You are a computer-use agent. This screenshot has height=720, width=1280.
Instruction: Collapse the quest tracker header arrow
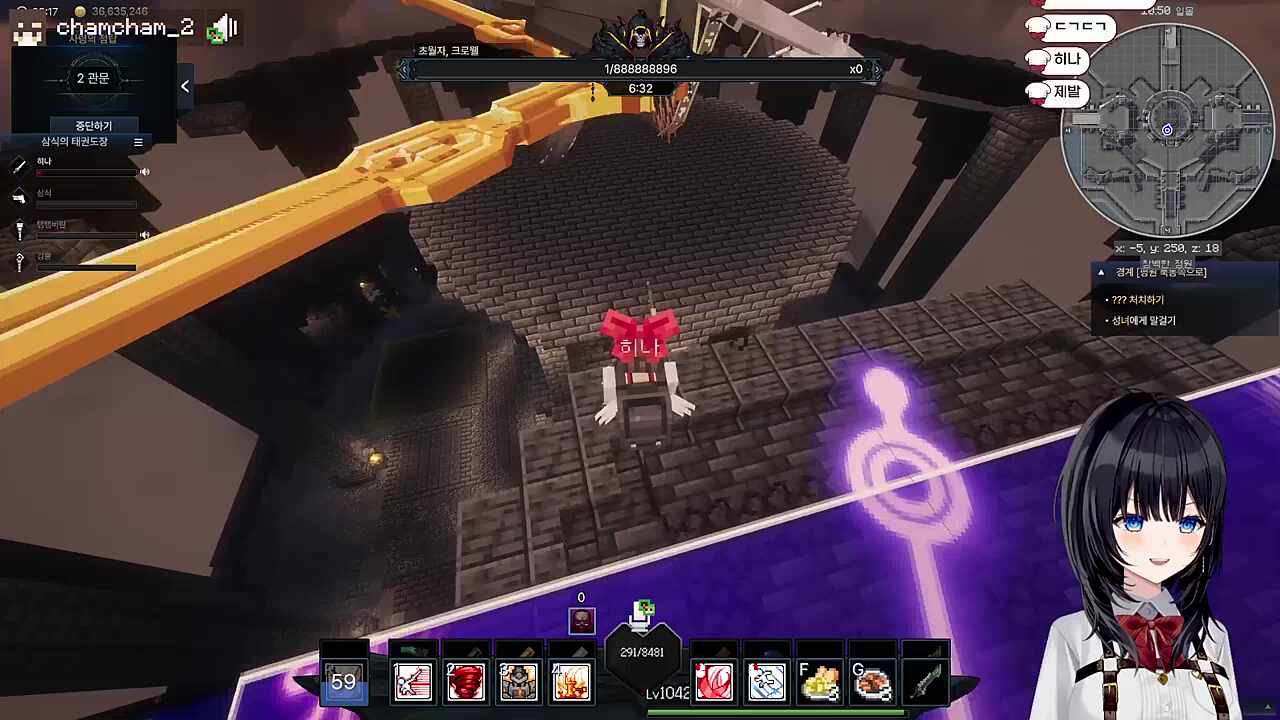[1101, 272]
